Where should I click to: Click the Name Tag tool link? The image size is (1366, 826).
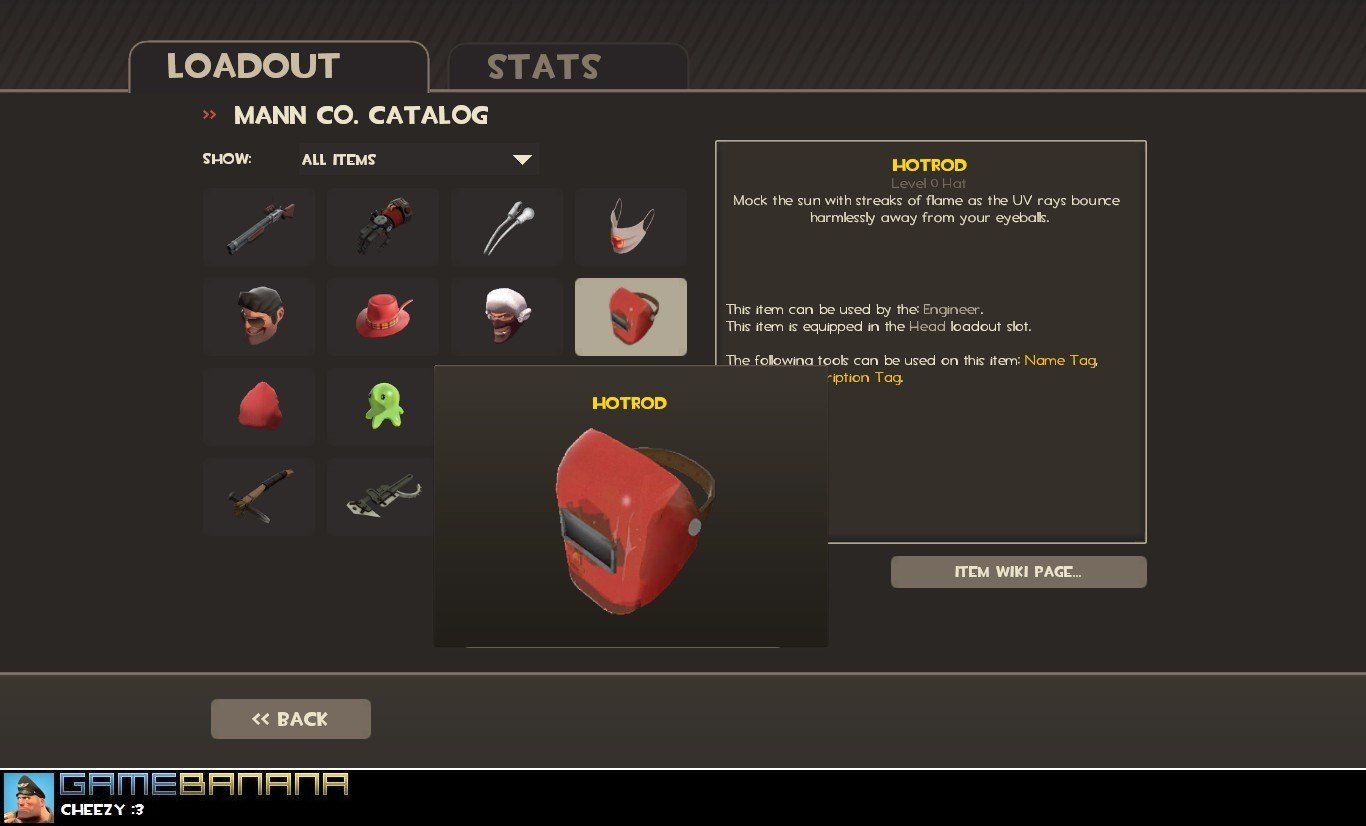pos(1060,360)
